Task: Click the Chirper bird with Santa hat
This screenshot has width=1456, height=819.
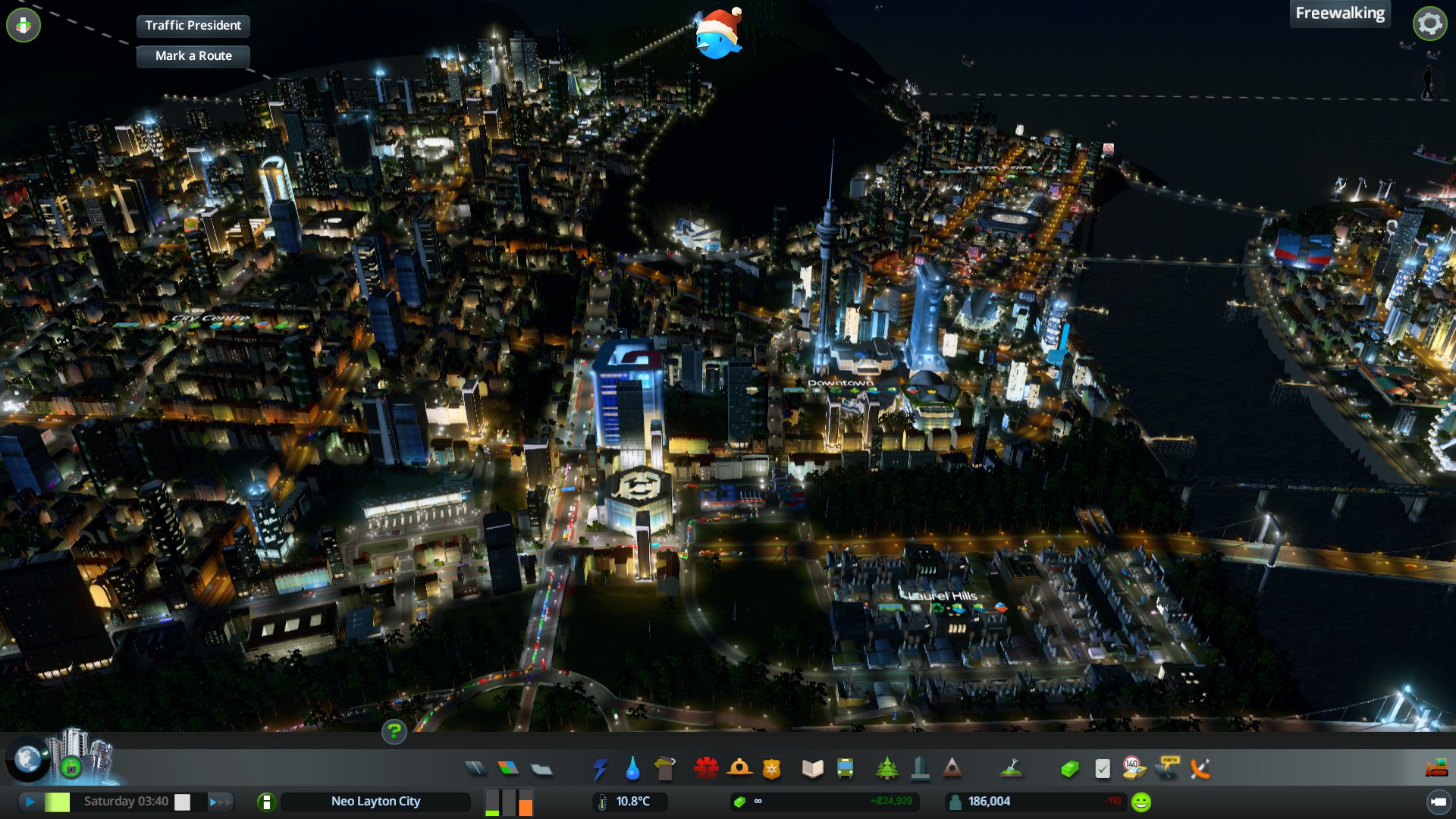Action: point(717,36)
